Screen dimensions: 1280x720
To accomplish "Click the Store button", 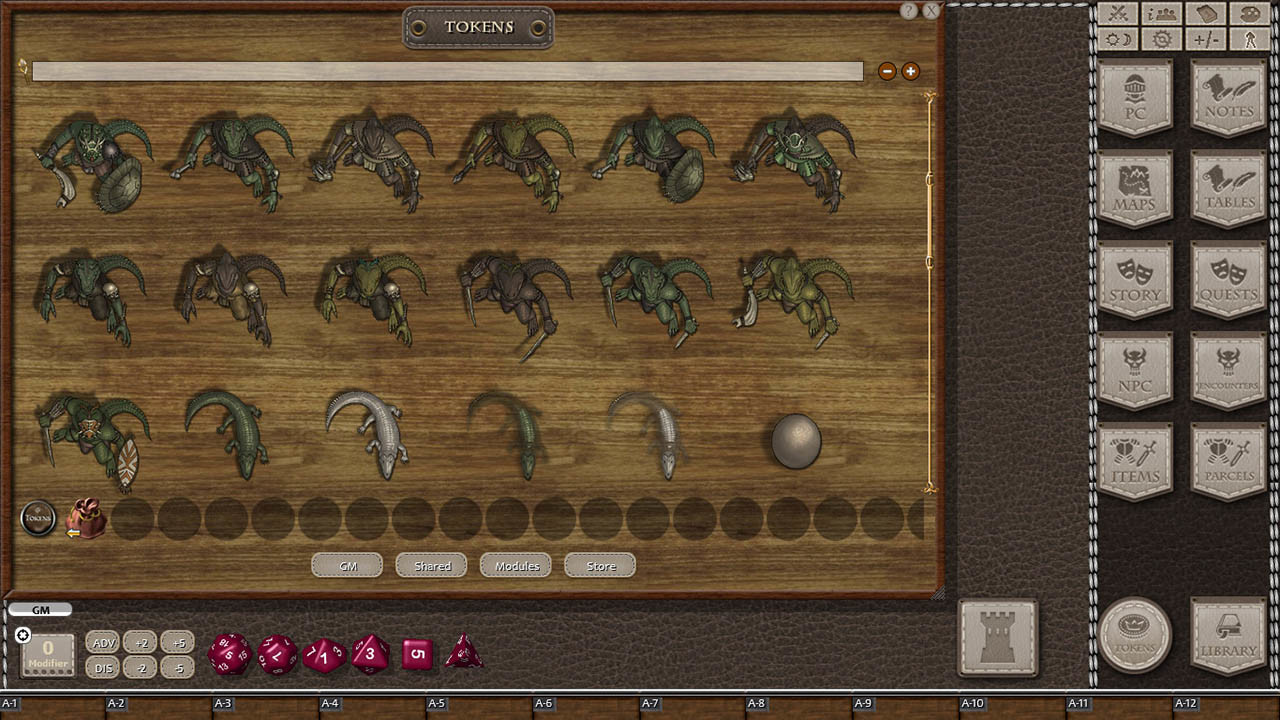I will click(599, 565).
